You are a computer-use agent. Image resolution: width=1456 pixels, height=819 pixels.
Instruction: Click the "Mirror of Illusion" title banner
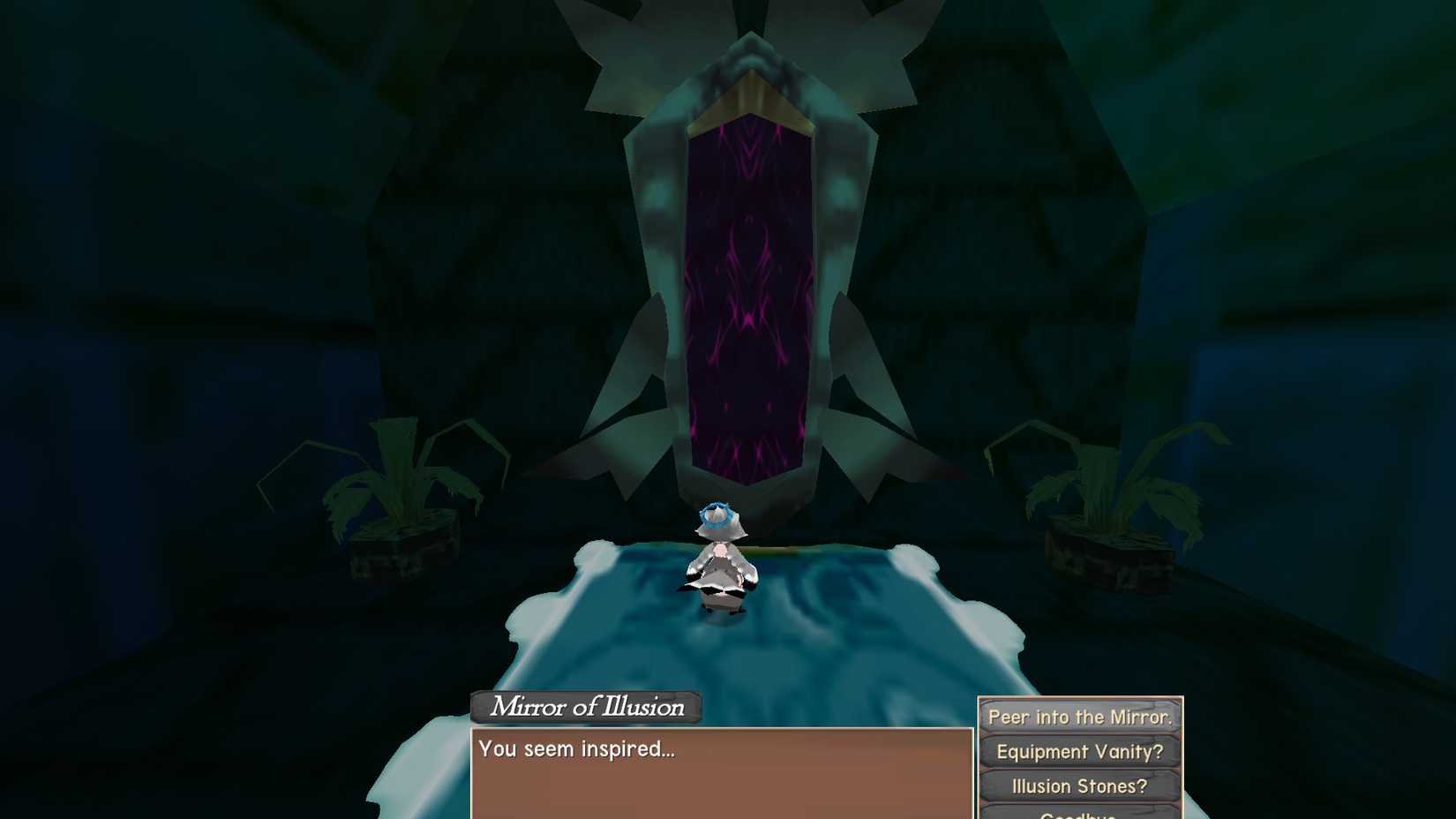click(x=585, y=707)
